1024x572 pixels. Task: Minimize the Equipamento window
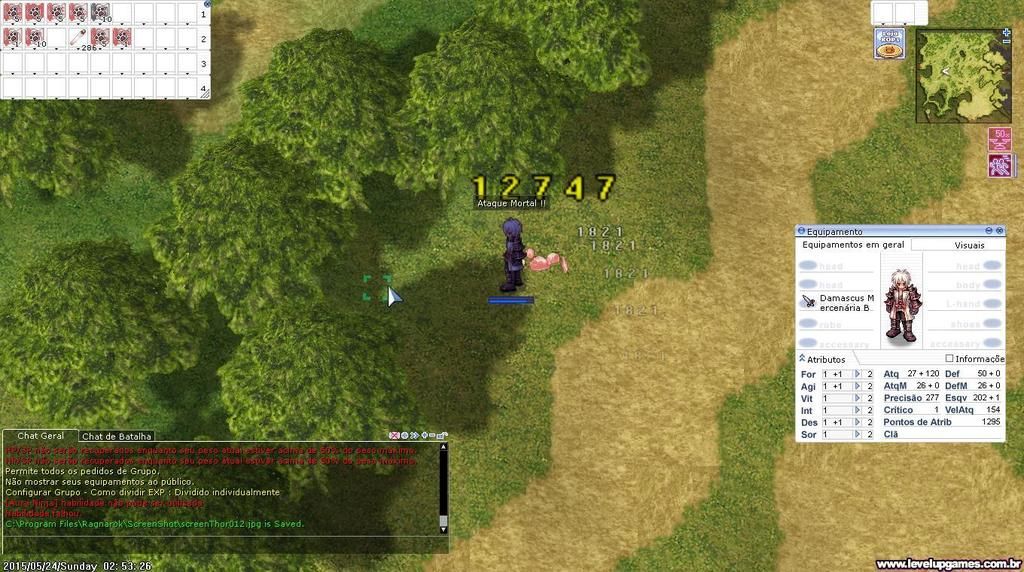(988, 231)
